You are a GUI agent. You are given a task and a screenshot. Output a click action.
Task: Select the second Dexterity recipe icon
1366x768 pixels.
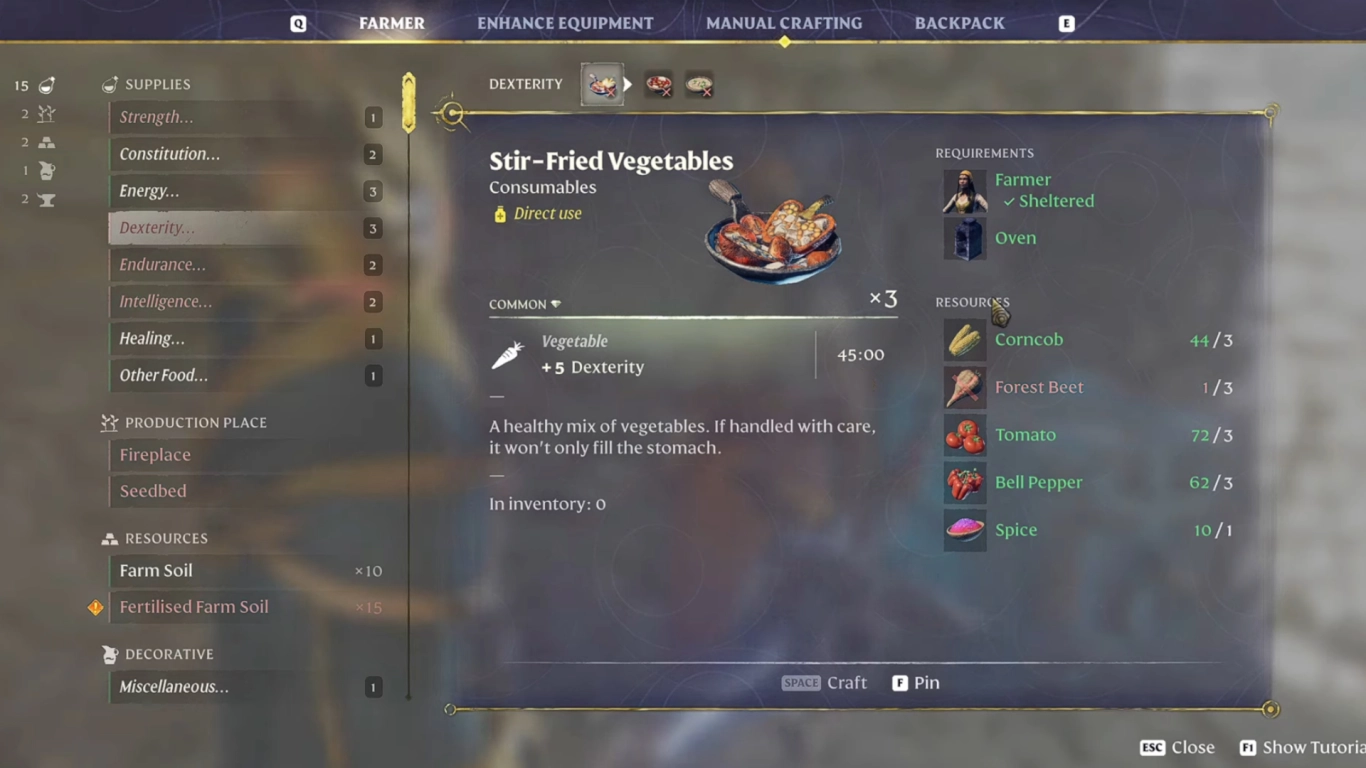(658, 84)
